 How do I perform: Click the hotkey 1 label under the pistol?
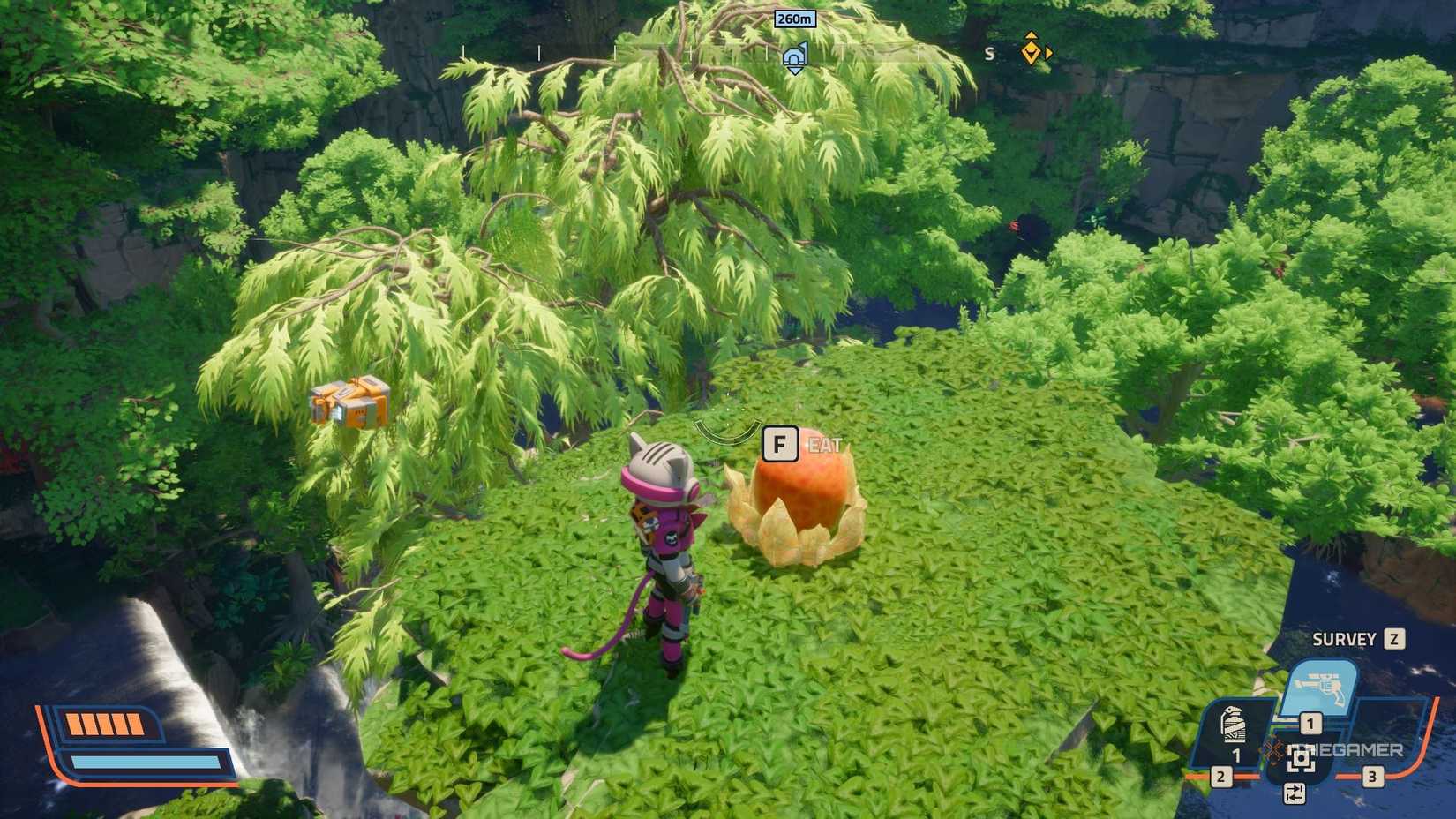coord(1310,723)
